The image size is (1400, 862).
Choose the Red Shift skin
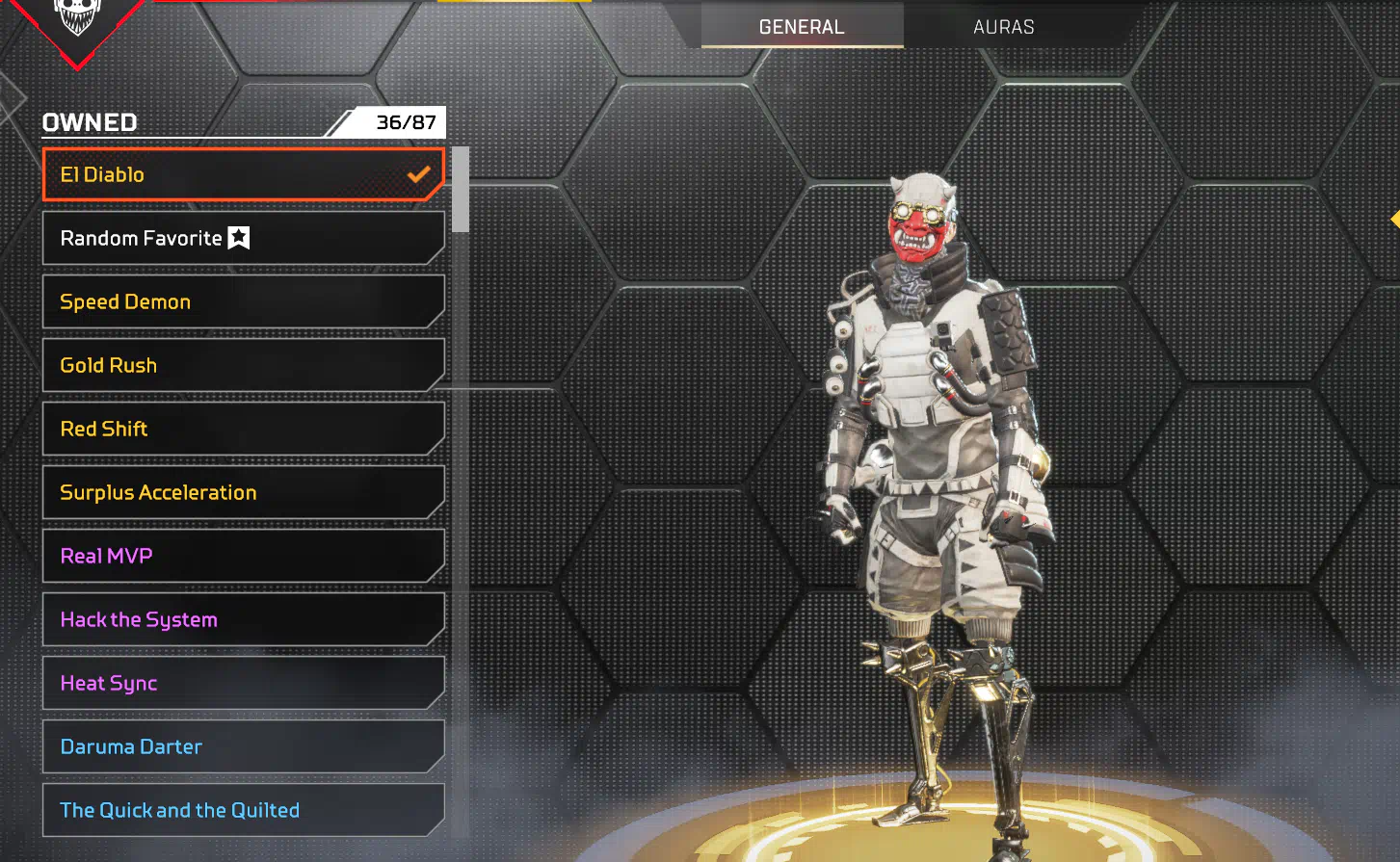[243, 429]
